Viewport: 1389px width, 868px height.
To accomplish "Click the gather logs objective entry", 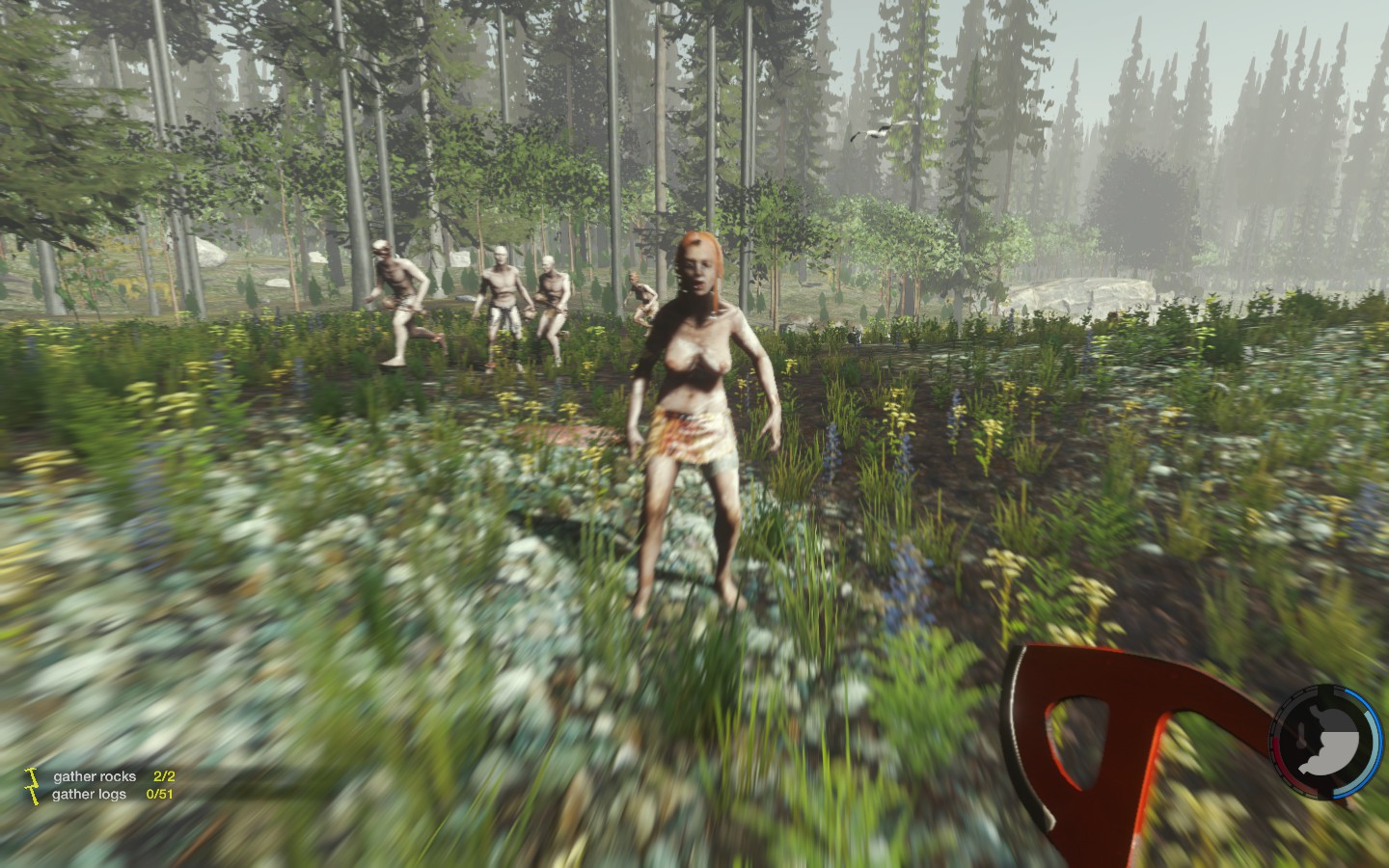I will coord(90,795).
